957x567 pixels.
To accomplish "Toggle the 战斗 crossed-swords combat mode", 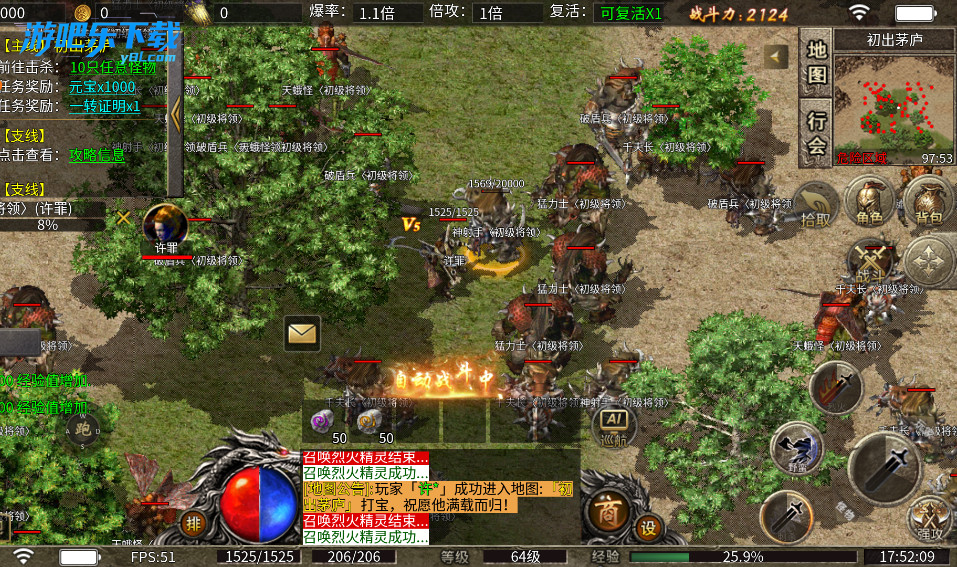I will click(871, 260).
